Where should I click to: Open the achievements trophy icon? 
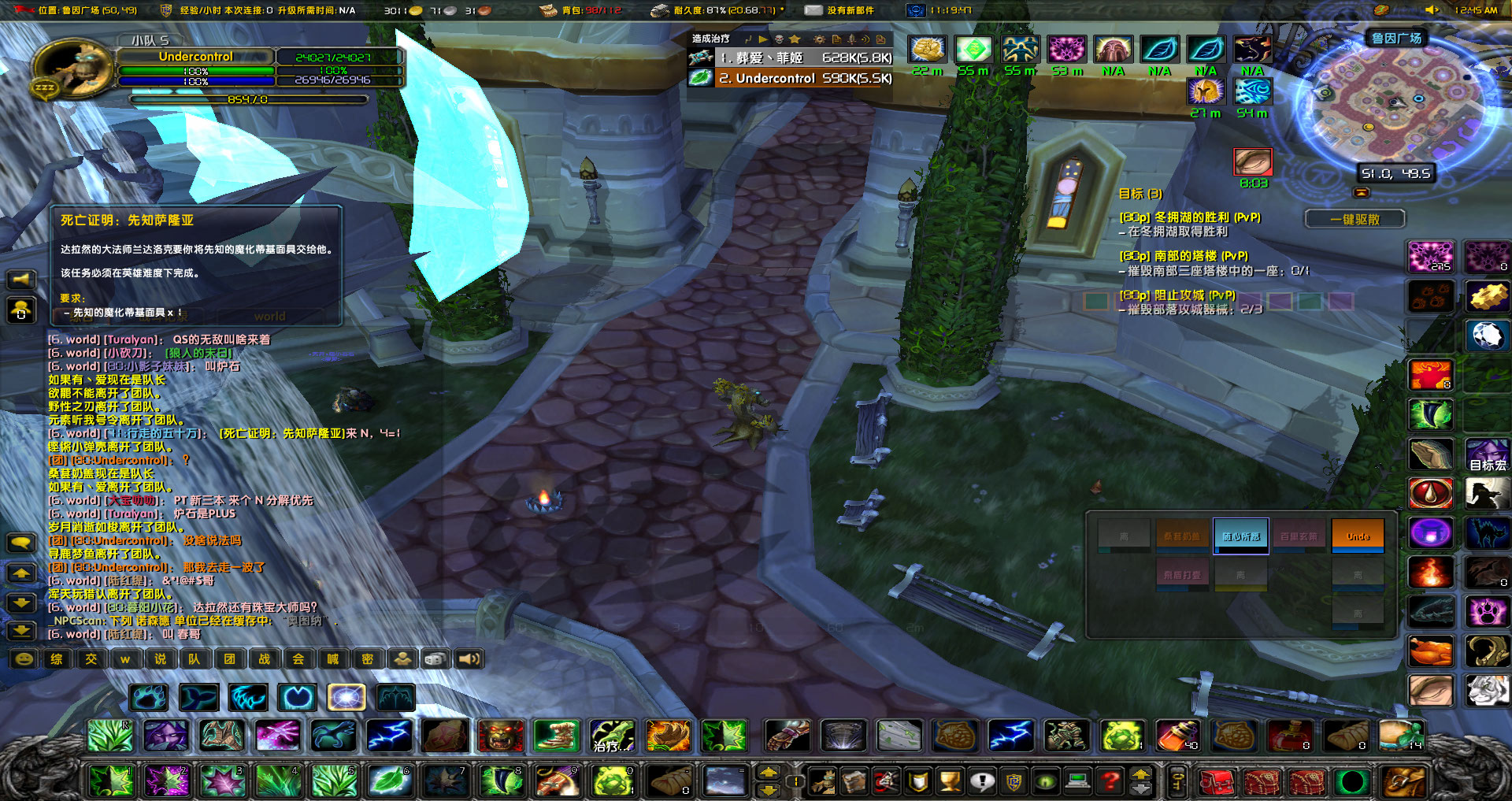[x=949, y=781]
